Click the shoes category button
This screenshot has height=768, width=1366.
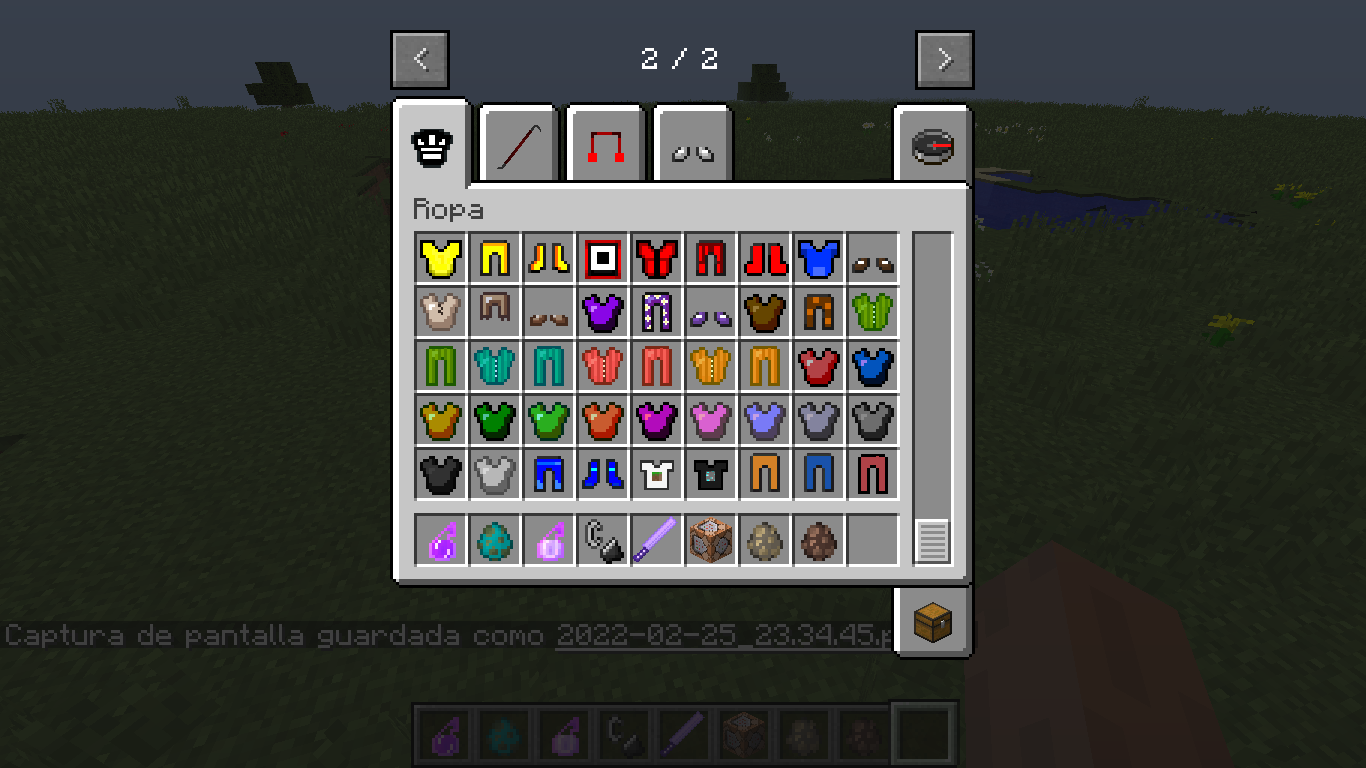(692, 143)
